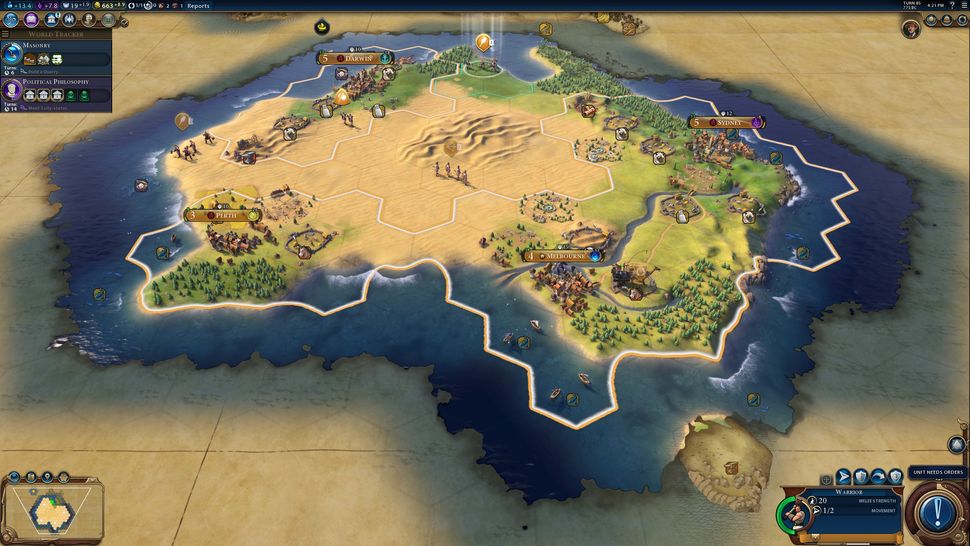The height and width of the screenshot is (546, 970).
Task: Toggle the map pins button above minimap
Action: tap(46, 477)
